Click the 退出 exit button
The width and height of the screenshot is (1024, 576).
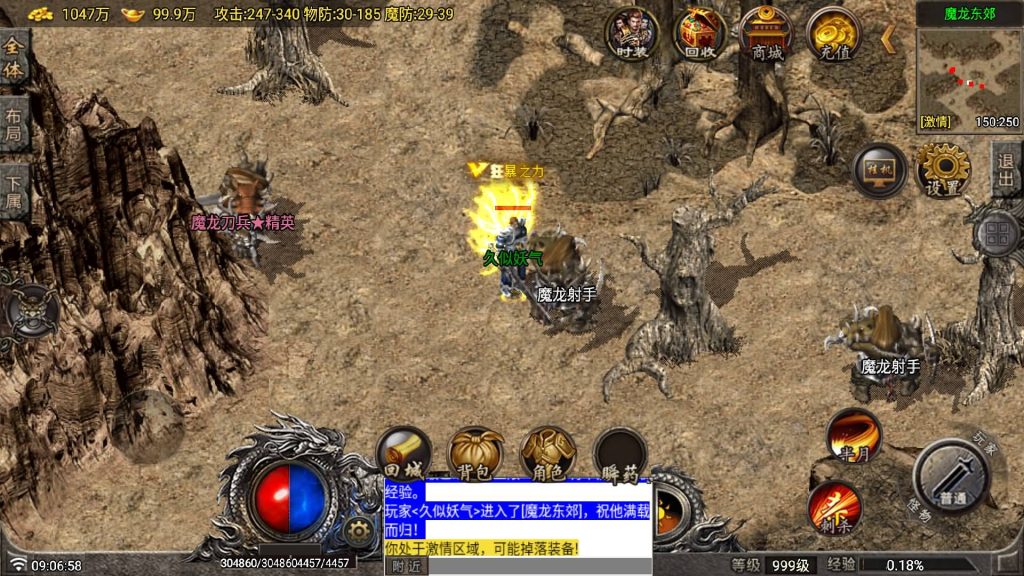1005,170
